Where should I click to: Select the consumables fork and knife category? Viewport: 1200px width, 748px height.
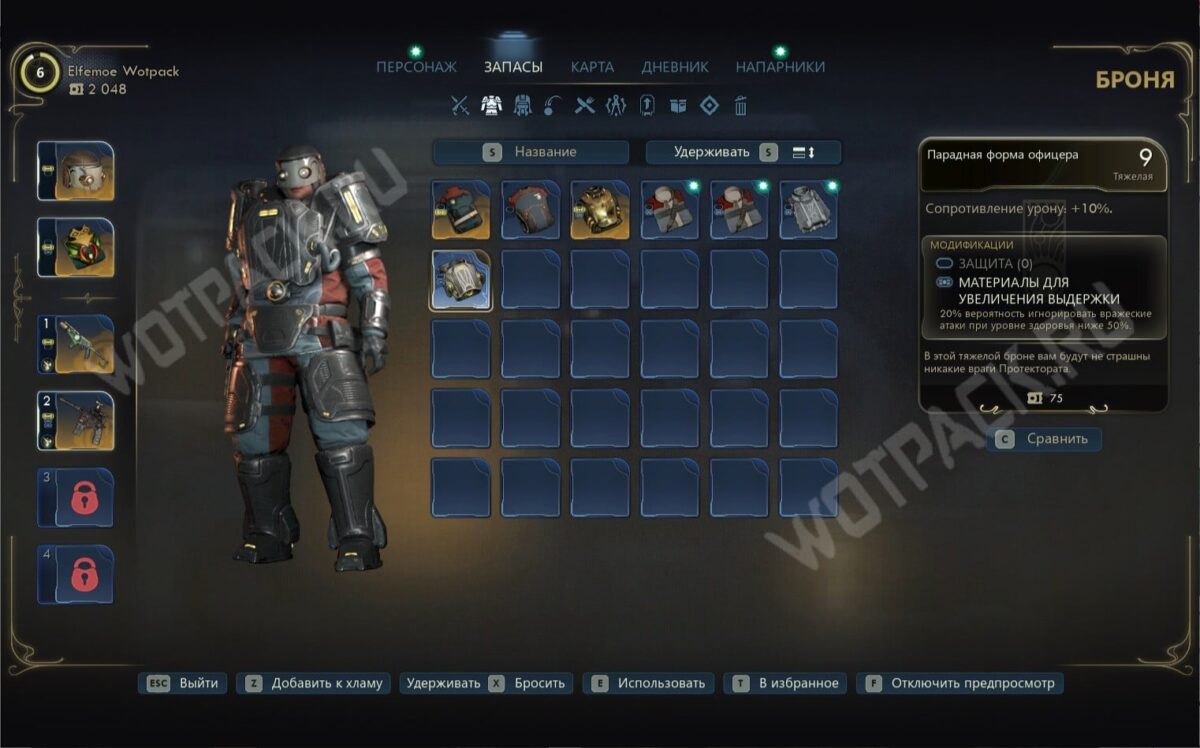pyautogui.click(x=585, y=105)
